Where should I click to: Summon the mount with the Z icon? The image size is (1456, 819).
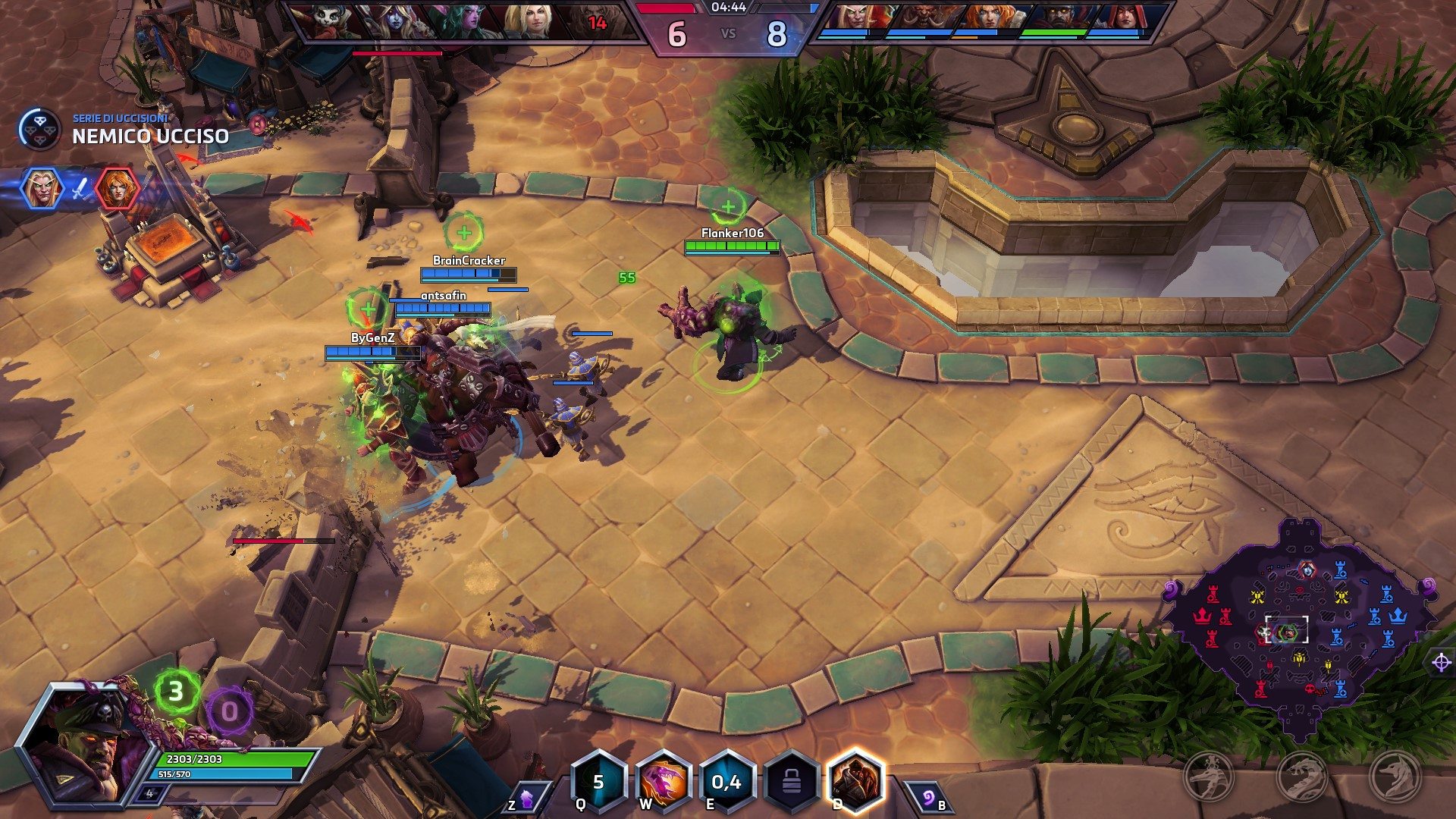click(x=525, y=799)
